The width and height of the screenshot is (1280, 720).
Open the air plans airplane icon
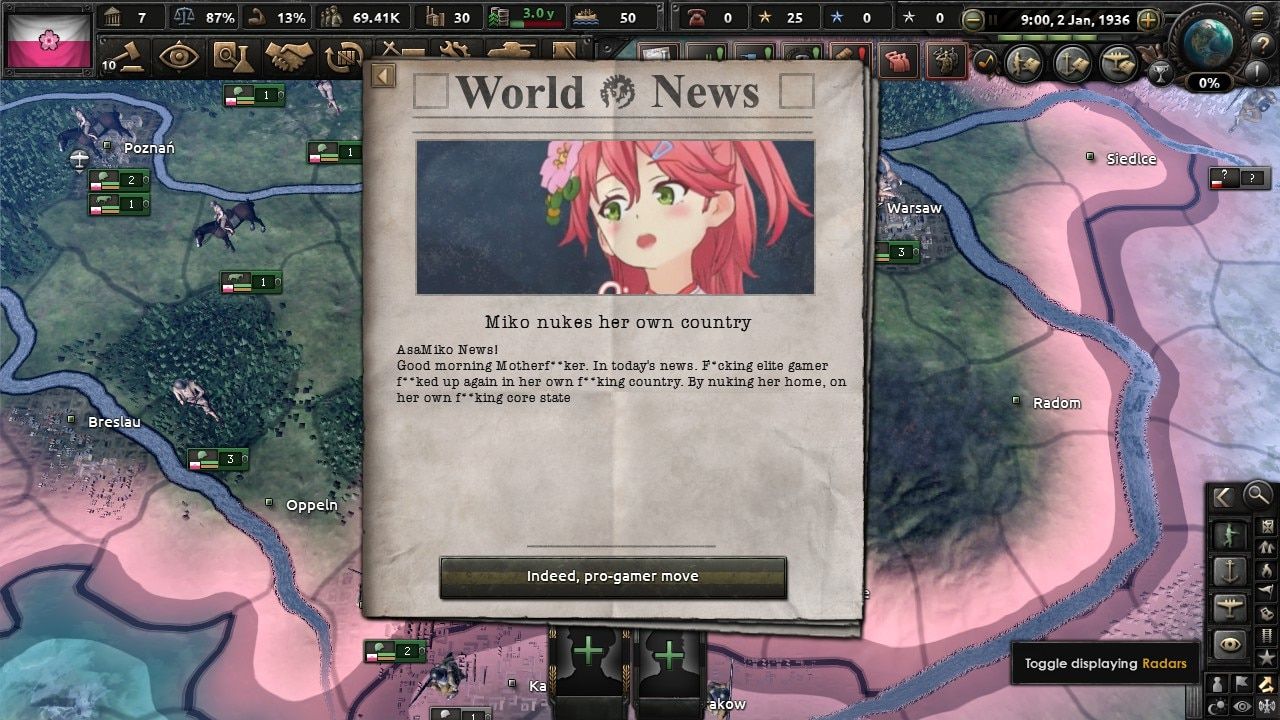pos(1117,63)
